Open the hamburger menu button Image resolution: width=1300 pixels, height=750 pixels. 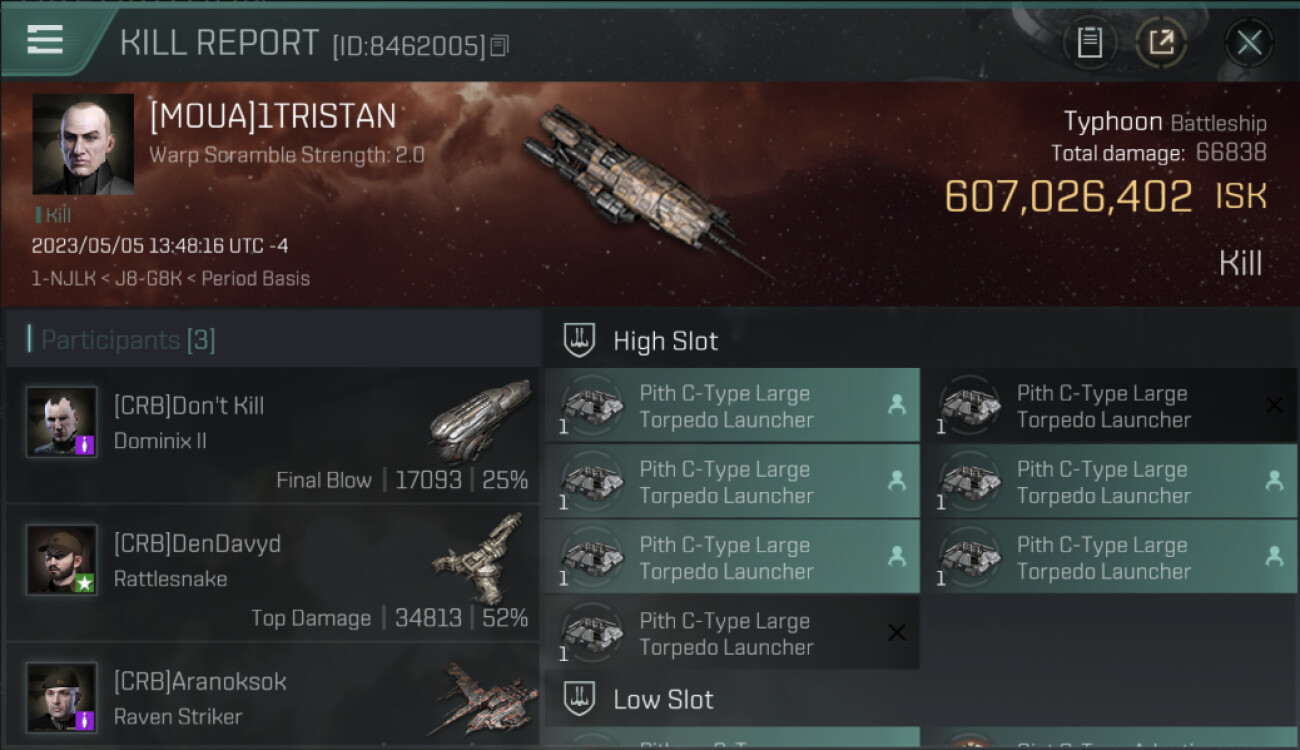(46, 41)
